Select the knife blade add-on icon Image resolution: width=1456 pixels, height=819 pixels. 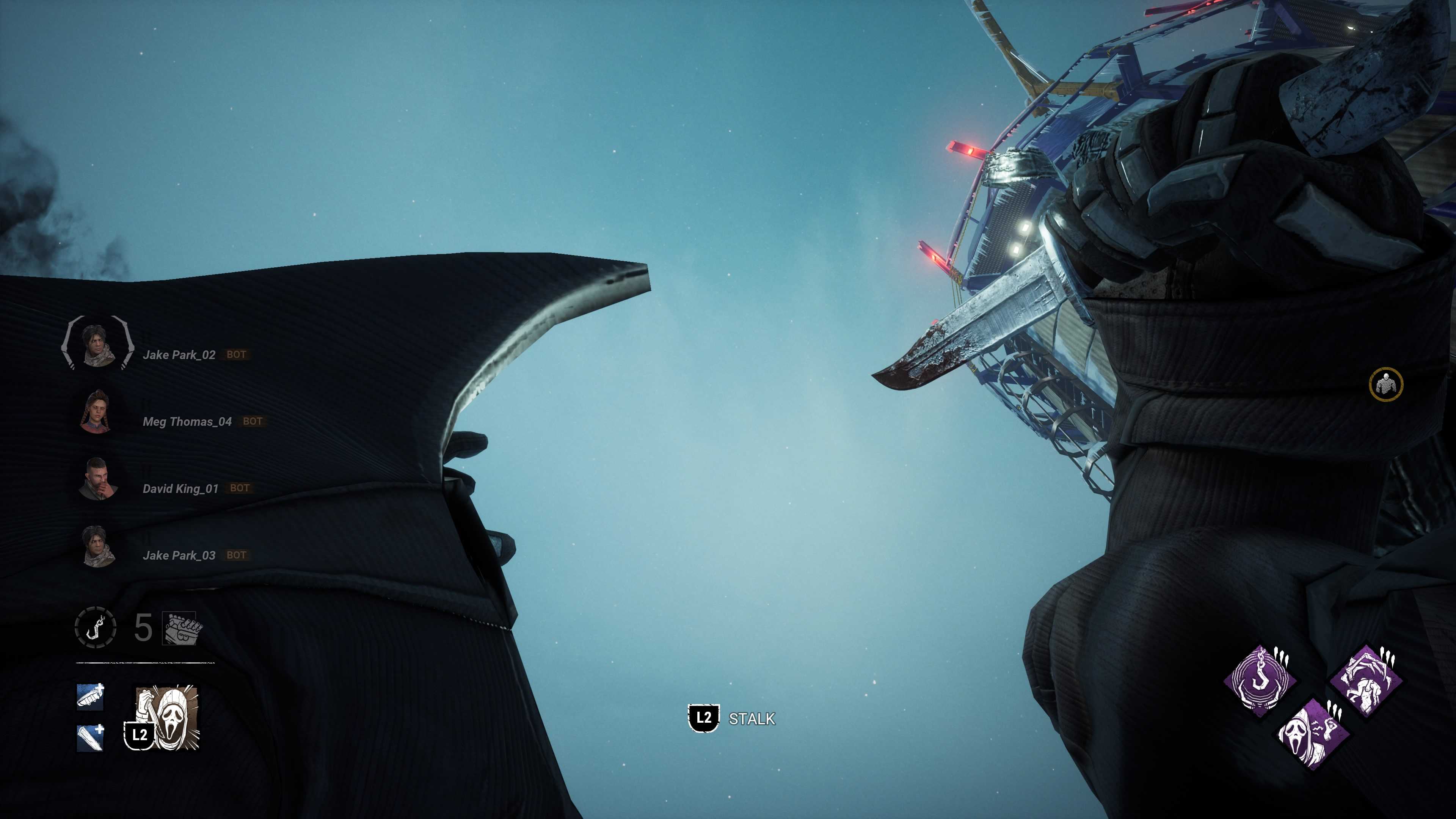point(91,737)
